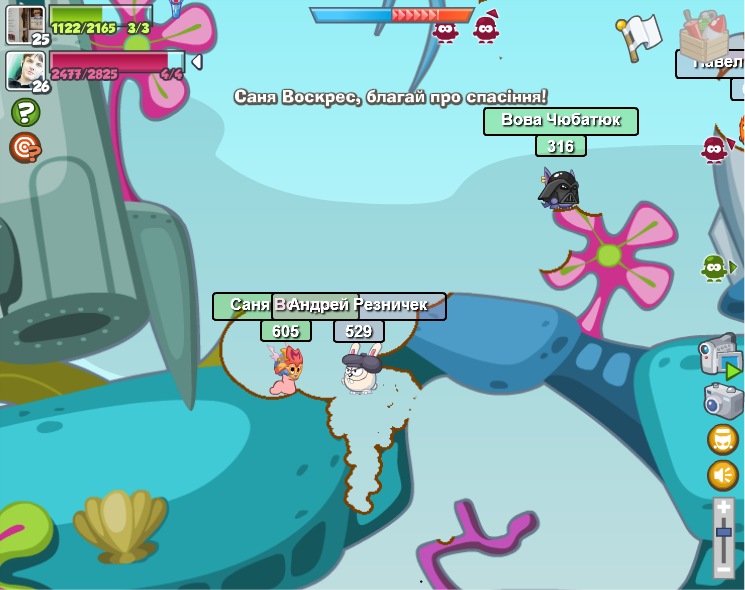This screenshot has height=590, width=745.
Task: Start recording with the video camera icon
Action: pyautogui.click(x=720, y=356)
